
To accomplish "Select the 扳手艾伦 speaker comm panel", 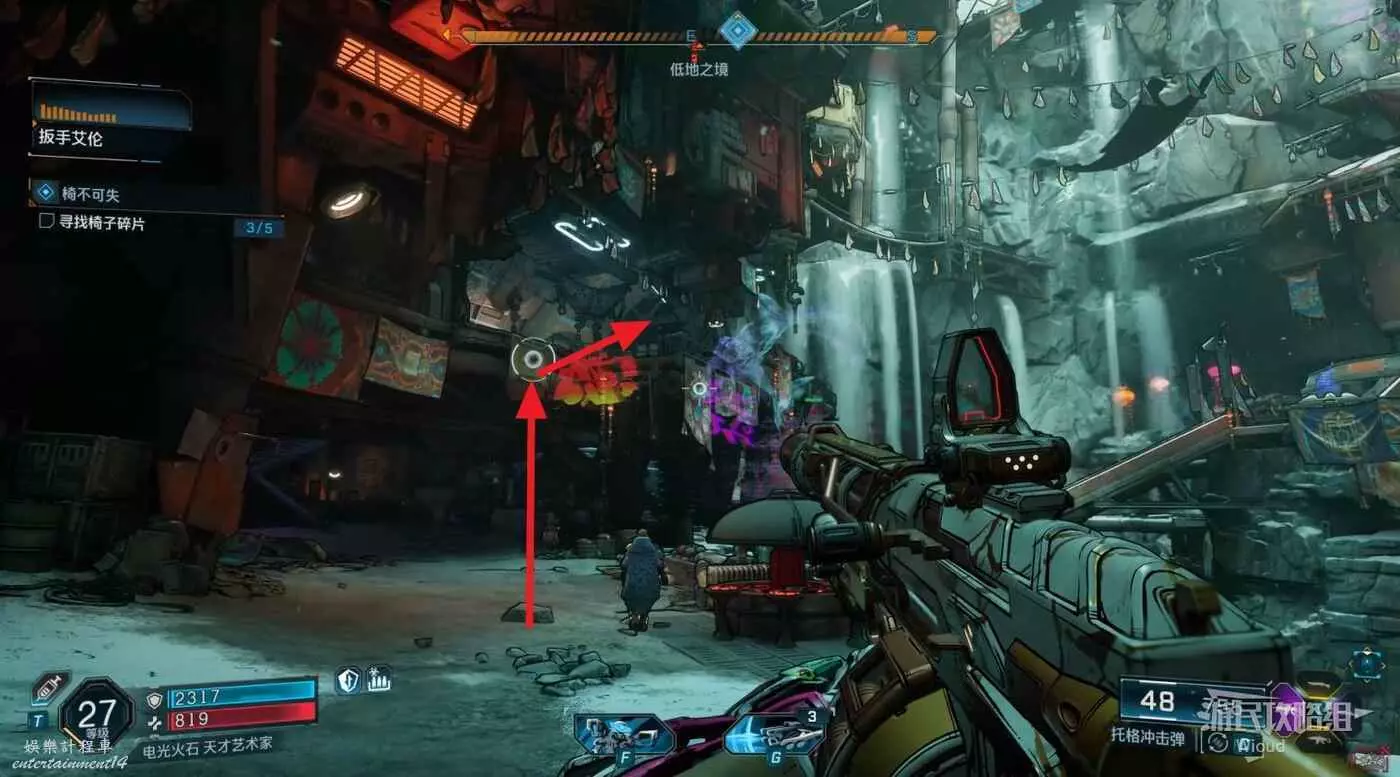I will click(110, 120).
